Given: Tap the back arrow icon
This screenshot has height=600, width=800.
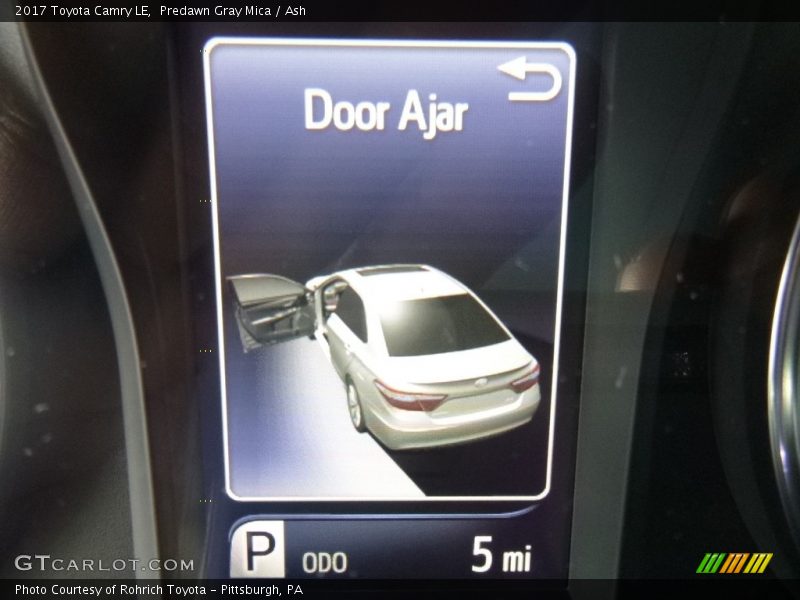Looking at the screenshot, I should (x=529, y=79).
